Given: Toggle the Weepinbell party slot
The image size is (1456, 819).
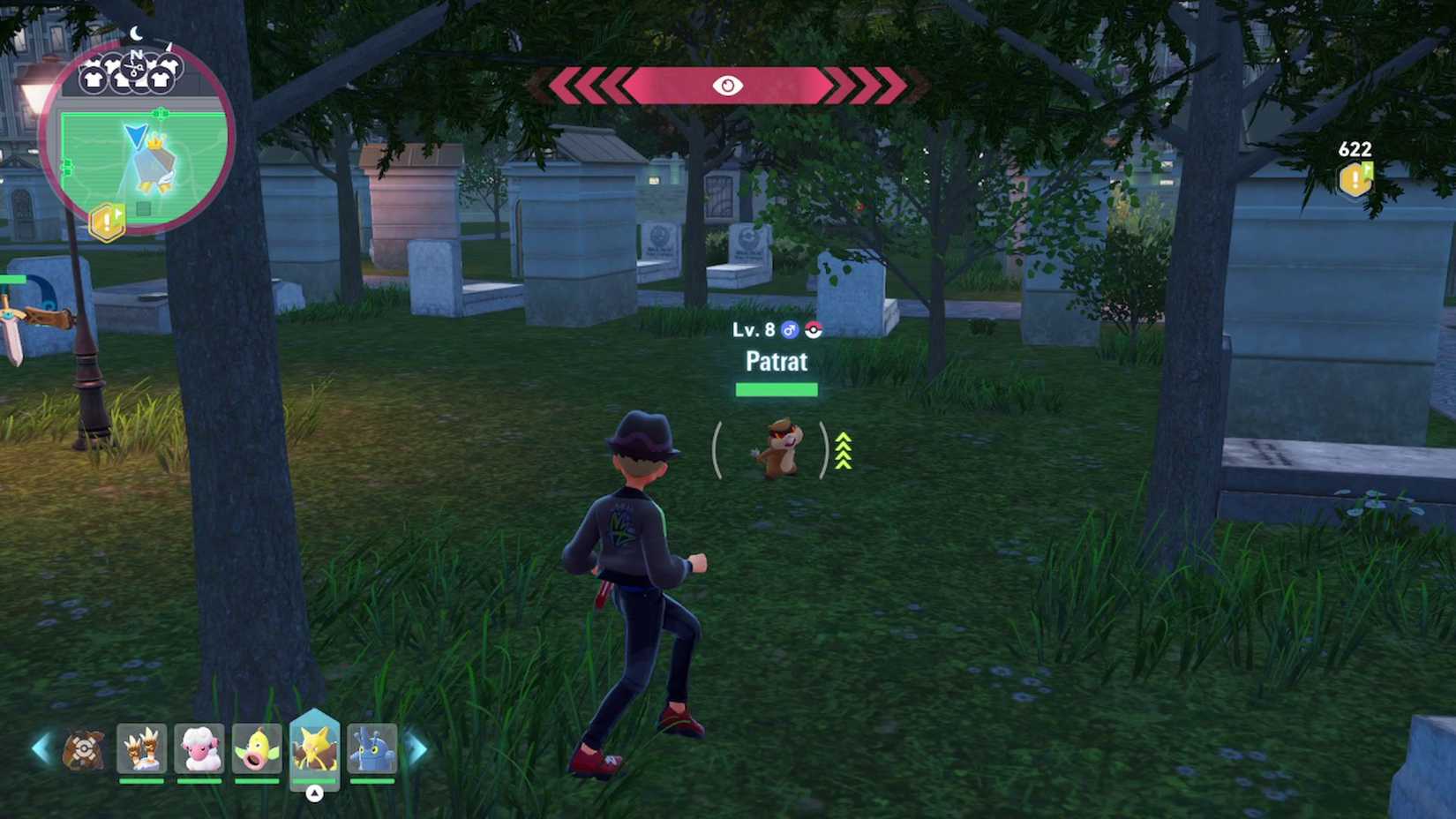Looking at the screenshot, I should [258, 748].
